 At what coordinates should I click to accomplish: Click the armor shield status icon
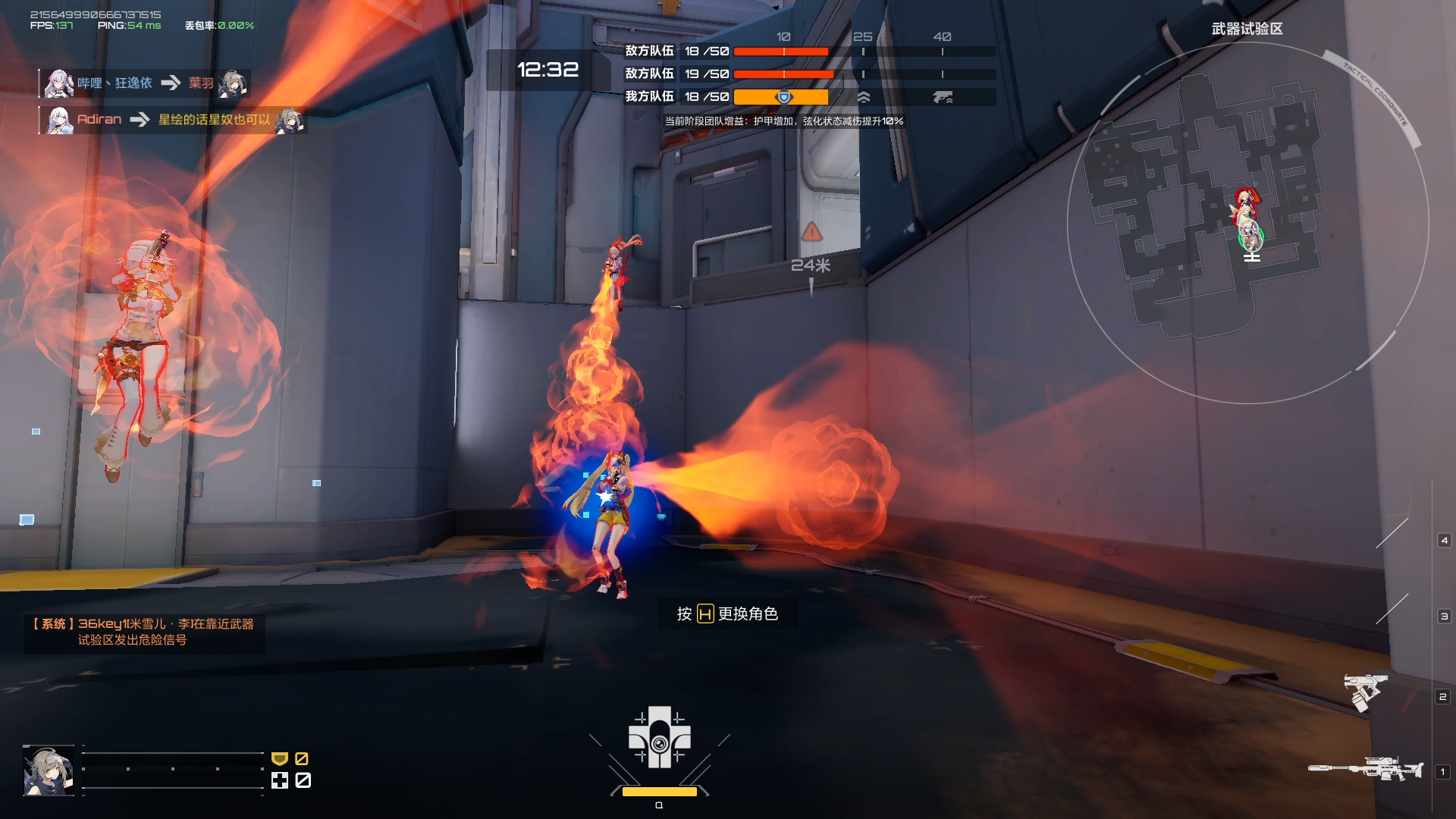280,758
